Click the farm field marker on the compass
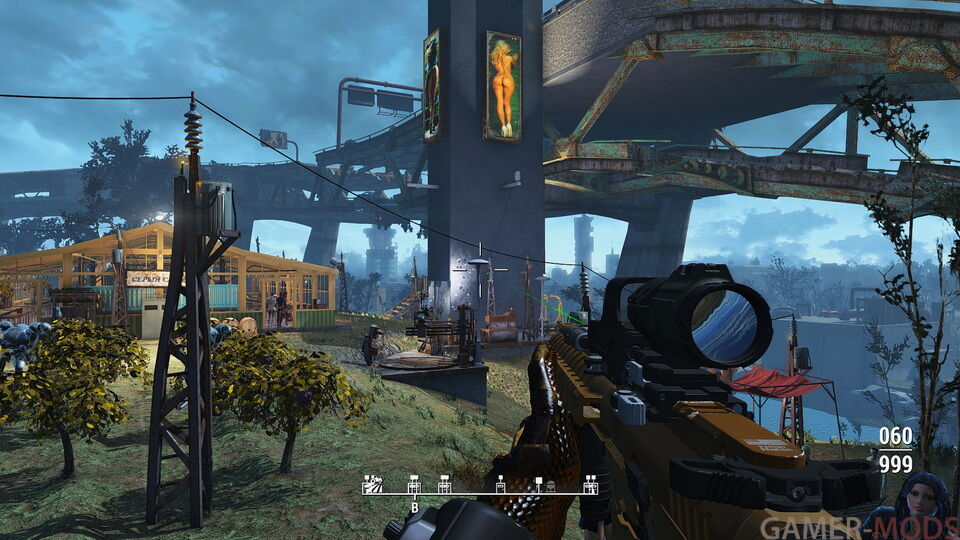Viewport: 960px width, 540px height. [372, 485]
